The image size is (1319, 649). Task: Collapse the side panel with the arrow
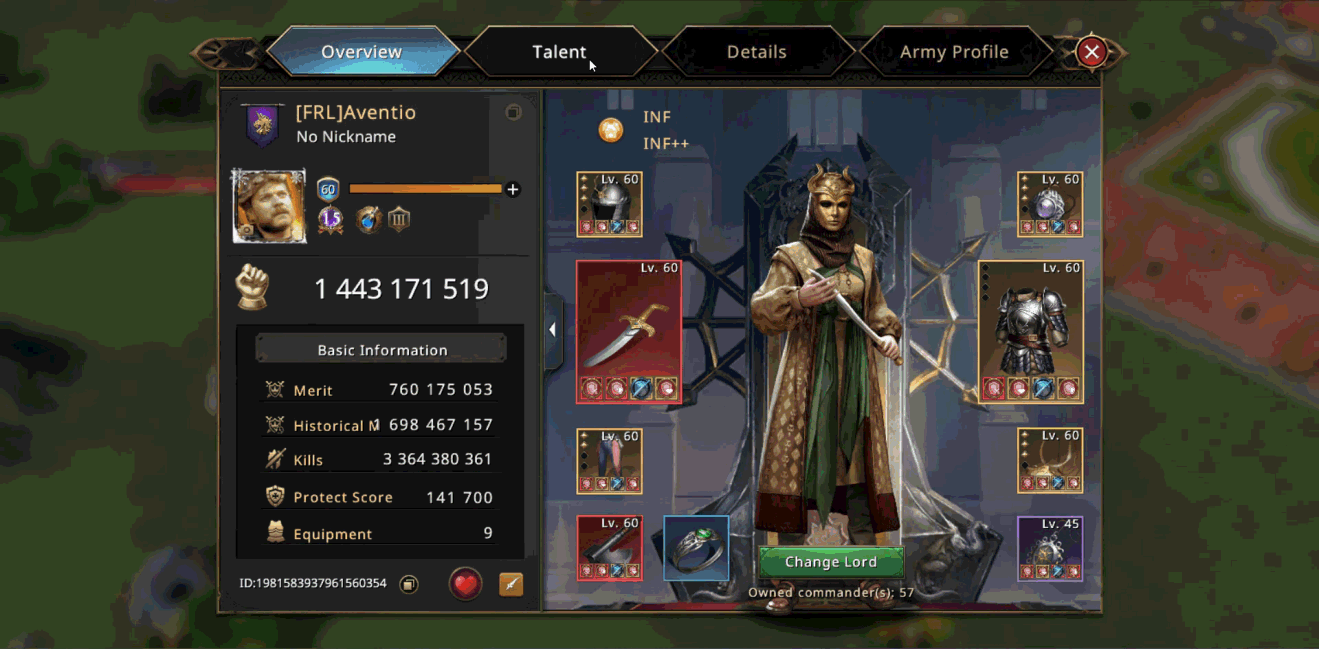click(552, 330)
